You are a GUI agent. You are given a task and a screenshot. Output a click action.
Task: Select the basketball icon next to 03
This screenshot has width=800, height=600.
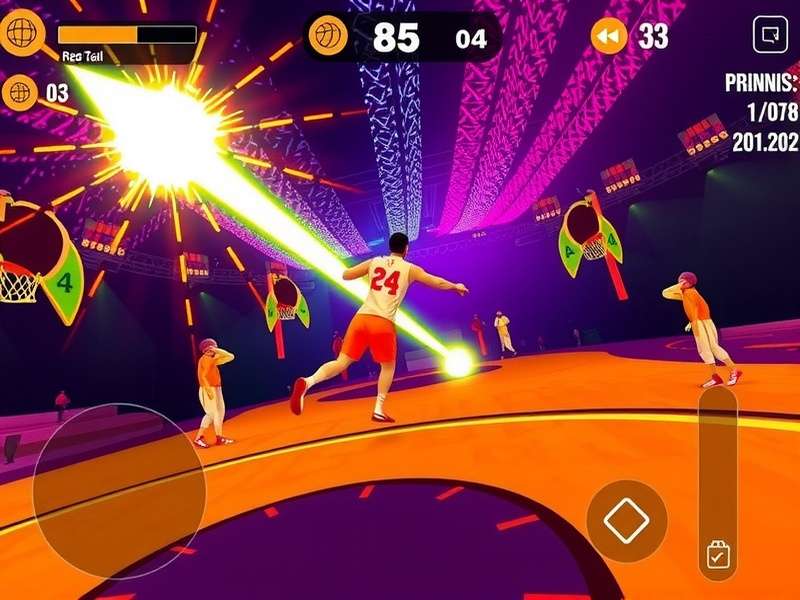(x=19, y=93)
